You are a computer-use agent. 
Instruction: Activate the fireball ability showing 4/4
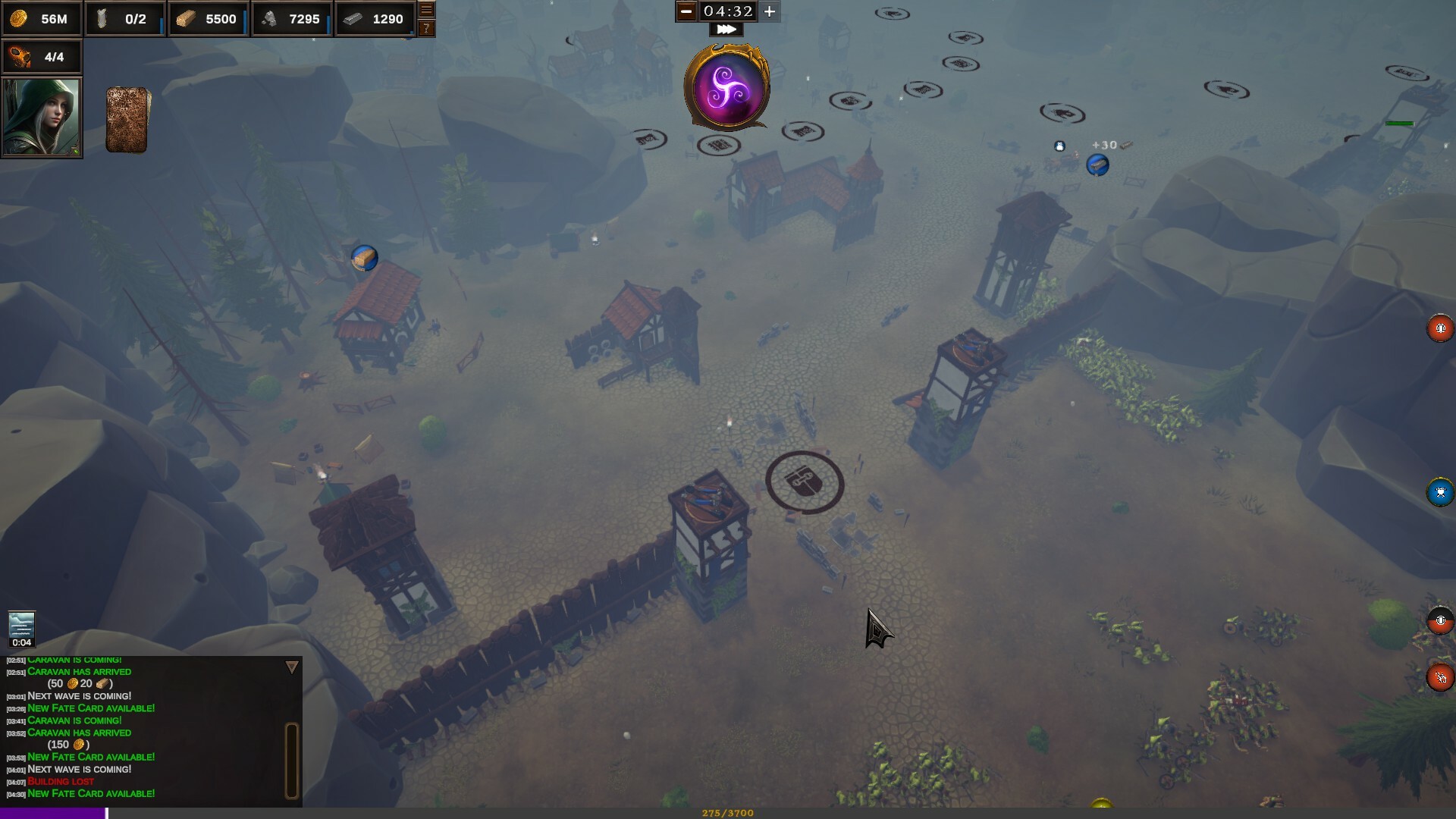click(x=42, y=56)
